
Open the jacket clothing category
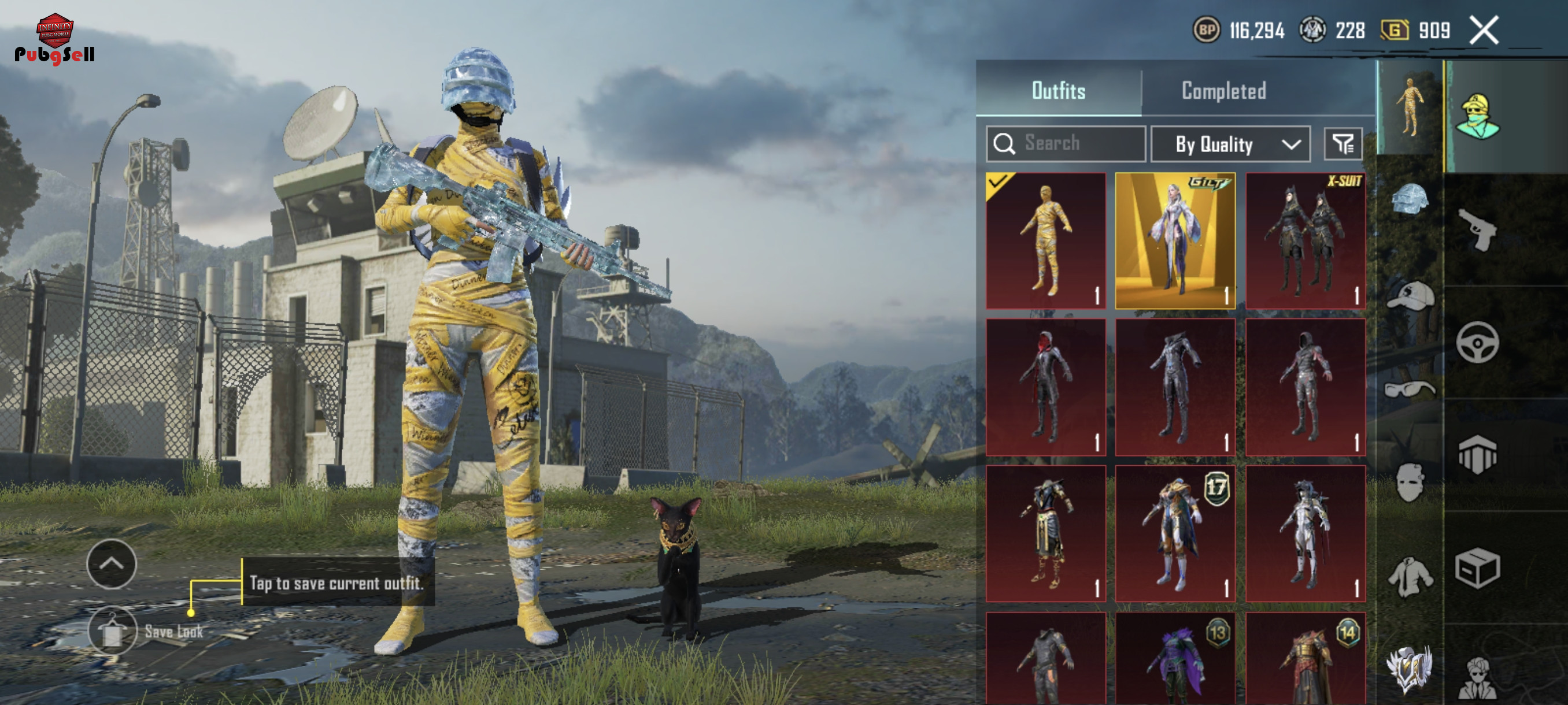click(1410, 577)
